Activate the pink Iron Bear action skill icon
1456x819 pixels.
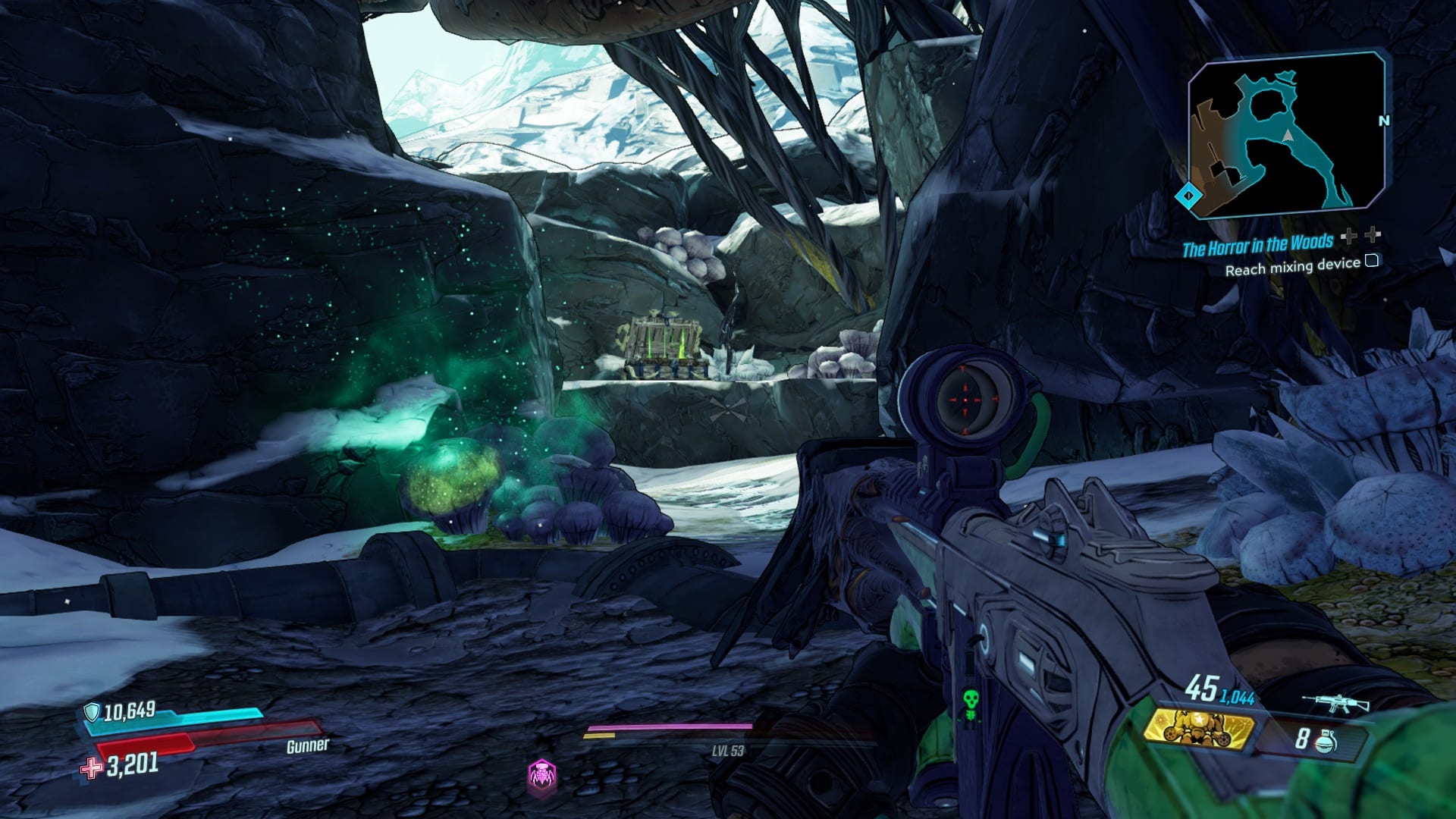point(541,775)
